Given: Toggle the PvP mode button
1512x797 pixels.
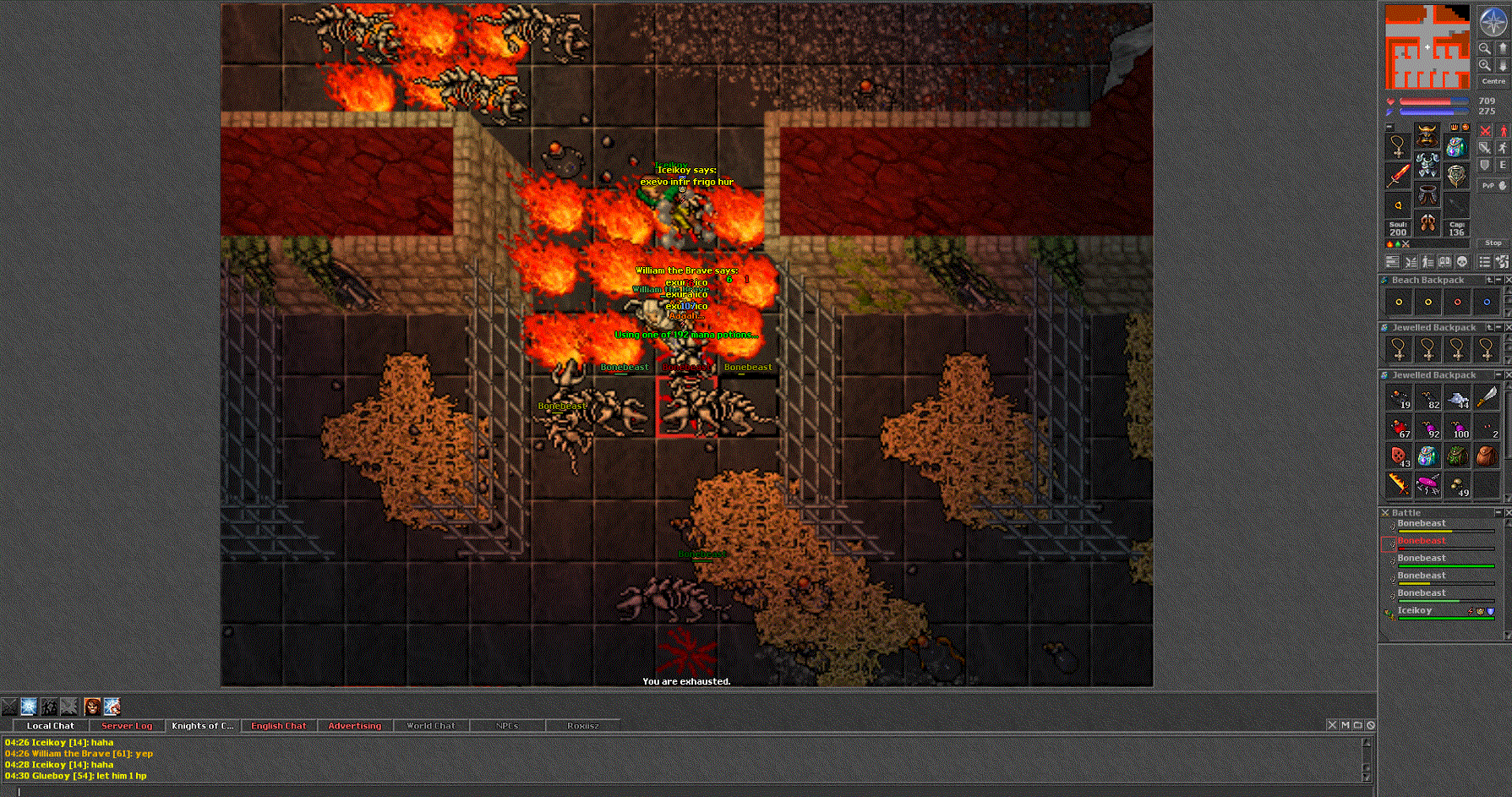Looking at the screenshot, I should point(1493,185).
